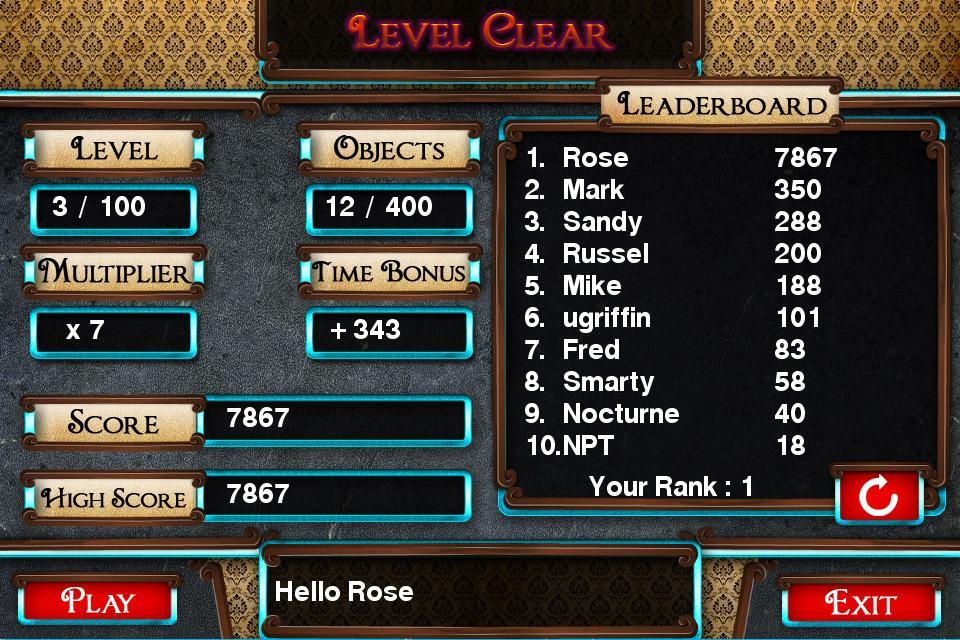Screen dimensions: 960x640
Task: Click Nocturne in the leaderboard
Action: point(680,414)
